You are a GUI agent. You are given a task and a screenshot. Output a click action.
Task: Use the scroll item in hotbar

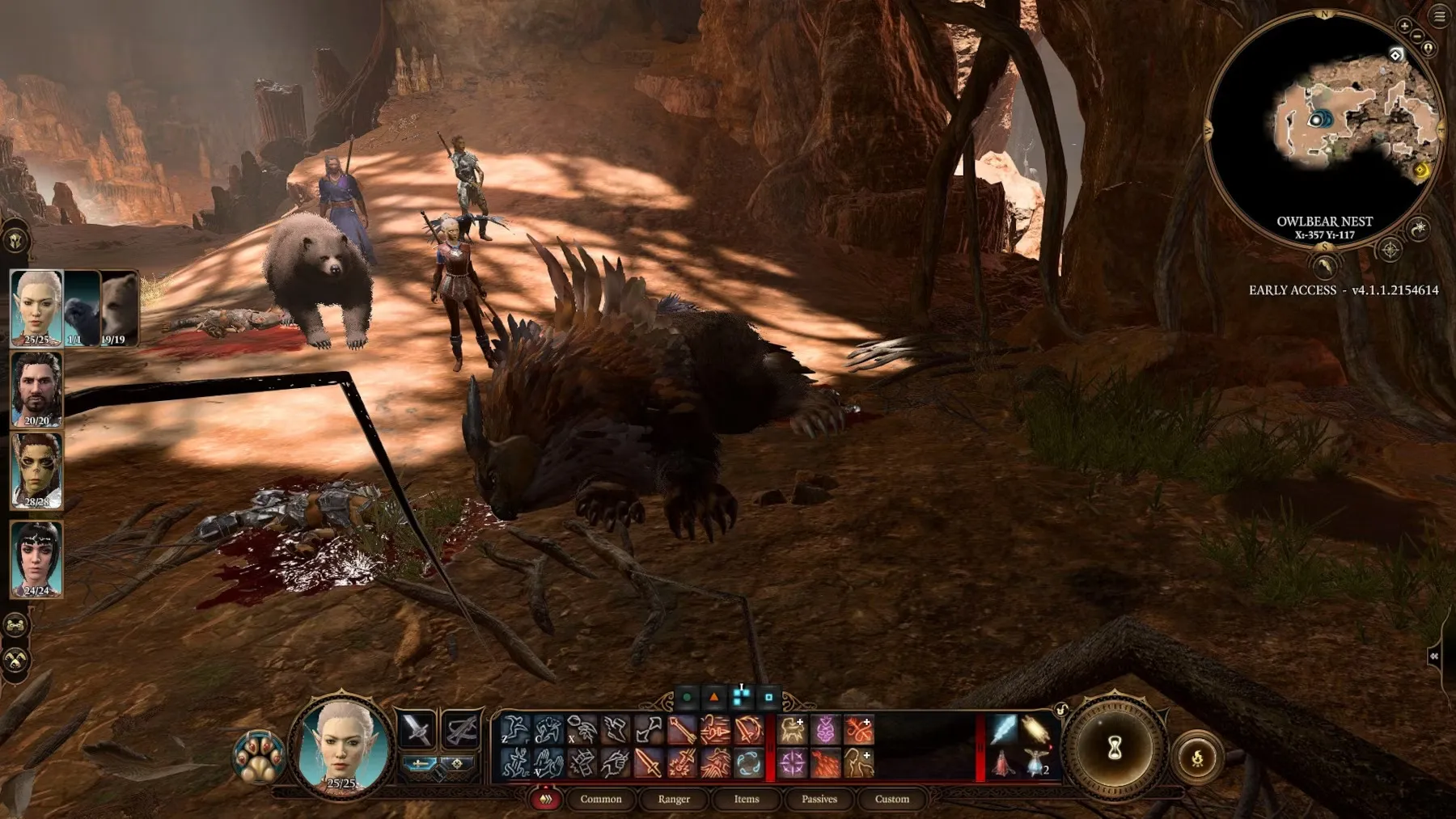[1035, 729]
